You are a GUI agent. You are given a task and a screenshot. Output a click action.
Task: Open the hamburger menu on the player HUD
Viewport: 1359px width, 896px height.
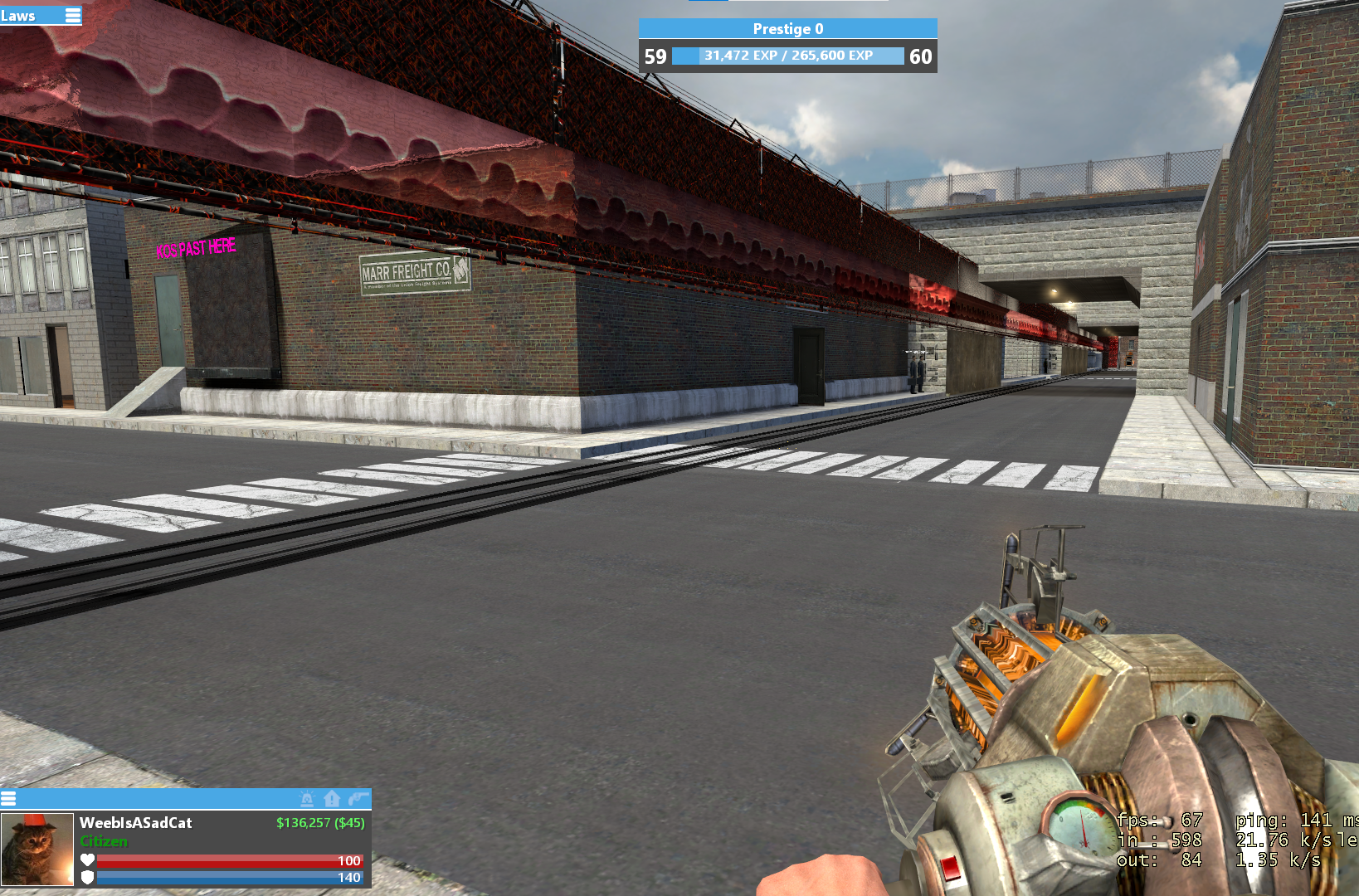[x=9, y=799]
